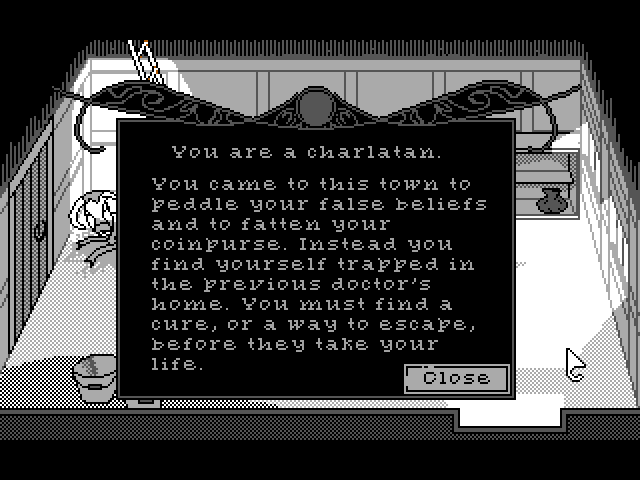The height and width of the screenshot is (480, 640).
Task: Close the charlatan intro dialog
Action: coord(456,378)
